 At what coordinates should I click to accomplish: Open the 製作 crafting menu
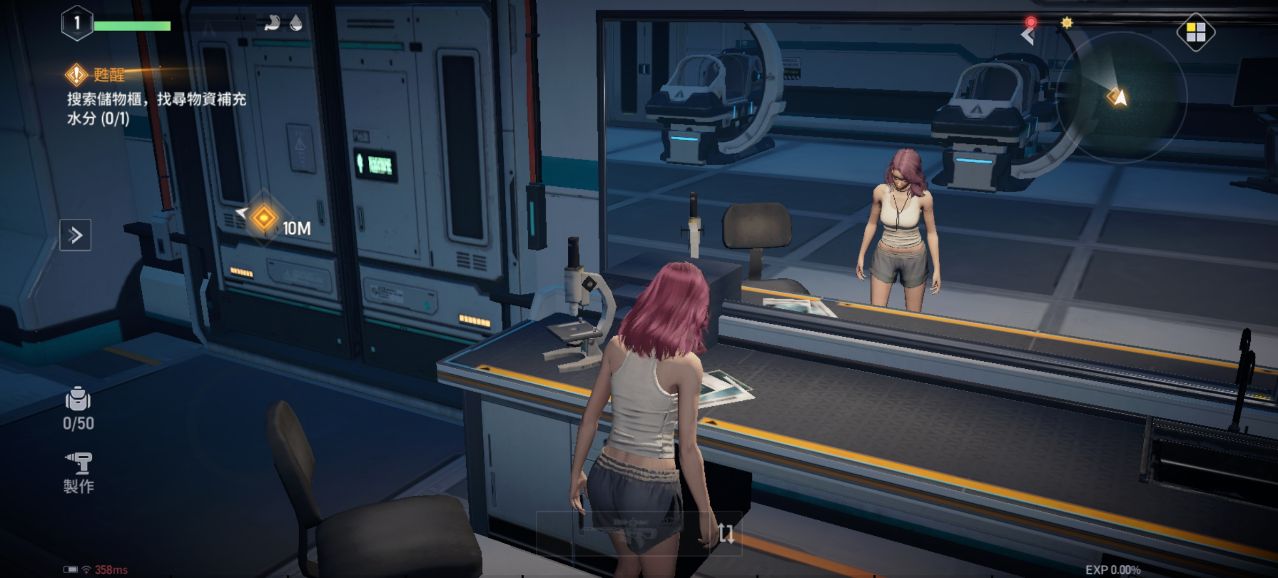[x=78, y=471]
